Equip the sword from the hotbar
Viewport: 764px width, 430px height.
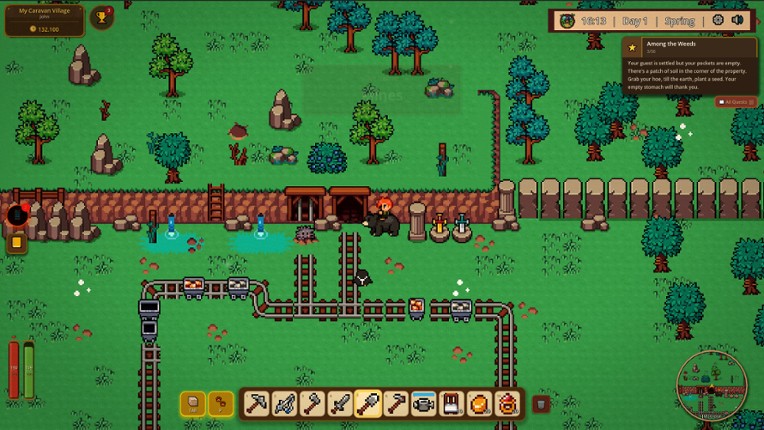pos(340,404)
